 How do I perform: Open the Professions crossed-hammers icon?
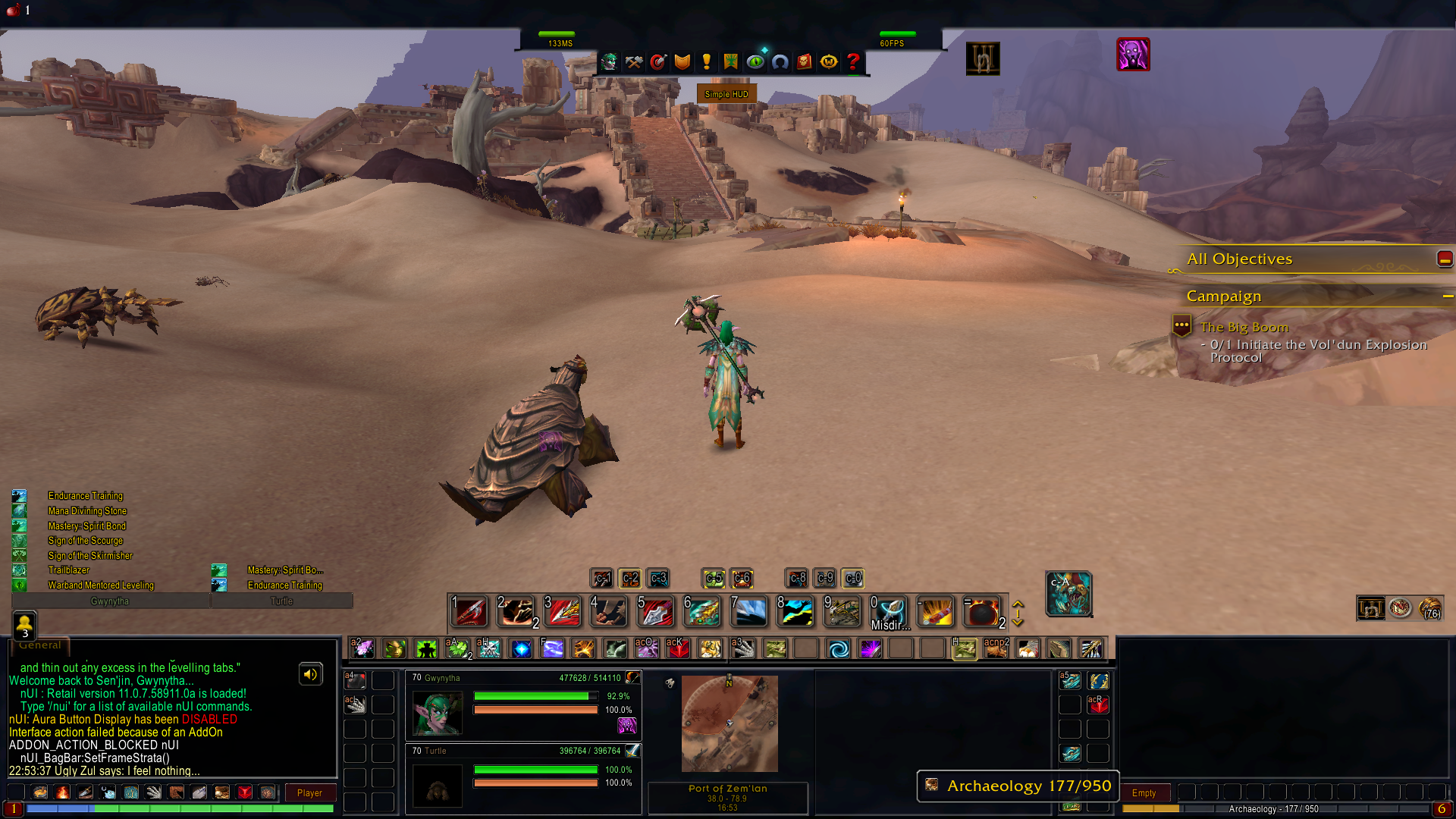click(633, 62)
